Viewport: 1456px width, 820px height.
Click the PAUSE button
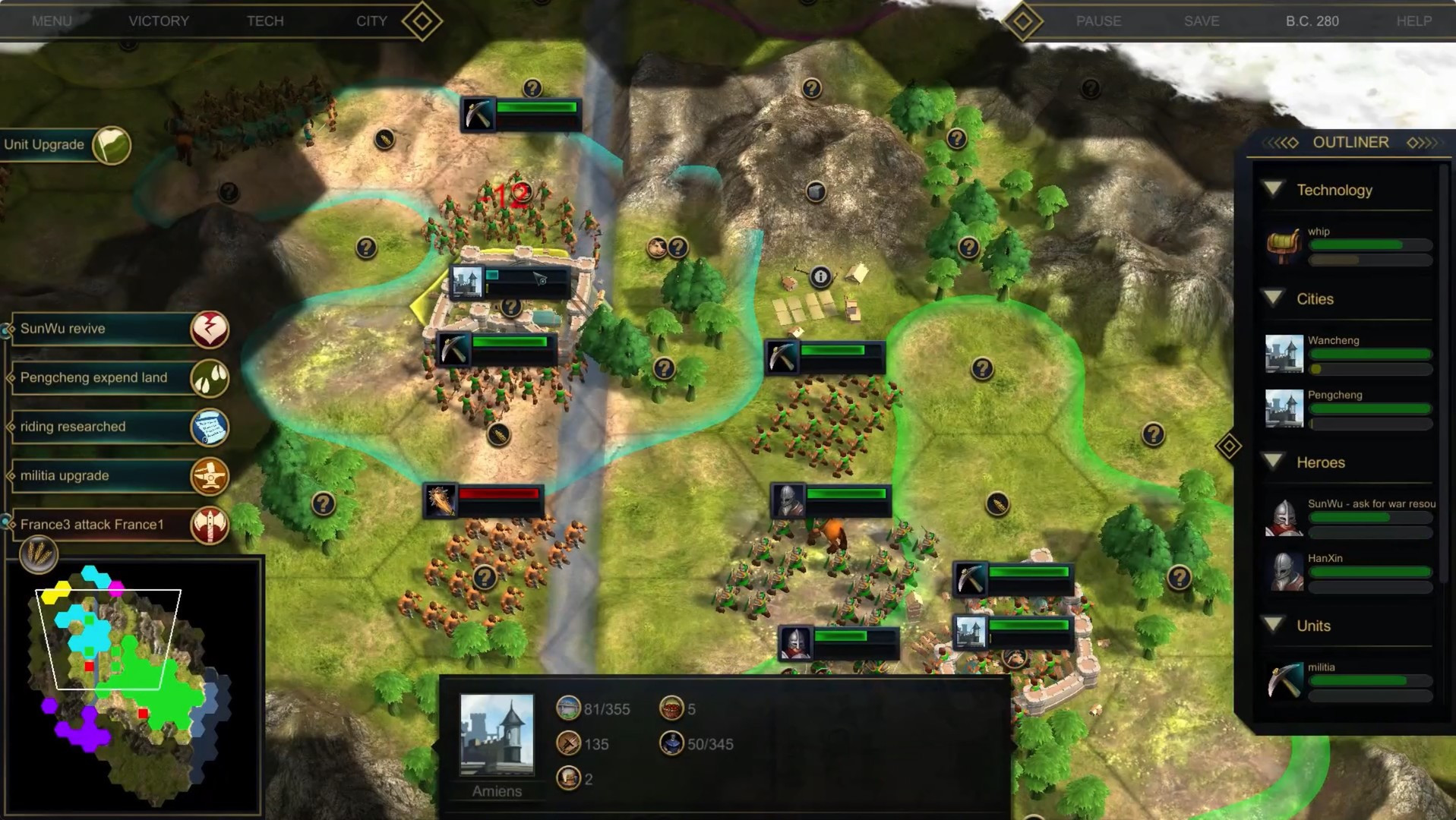(1098, 21)
